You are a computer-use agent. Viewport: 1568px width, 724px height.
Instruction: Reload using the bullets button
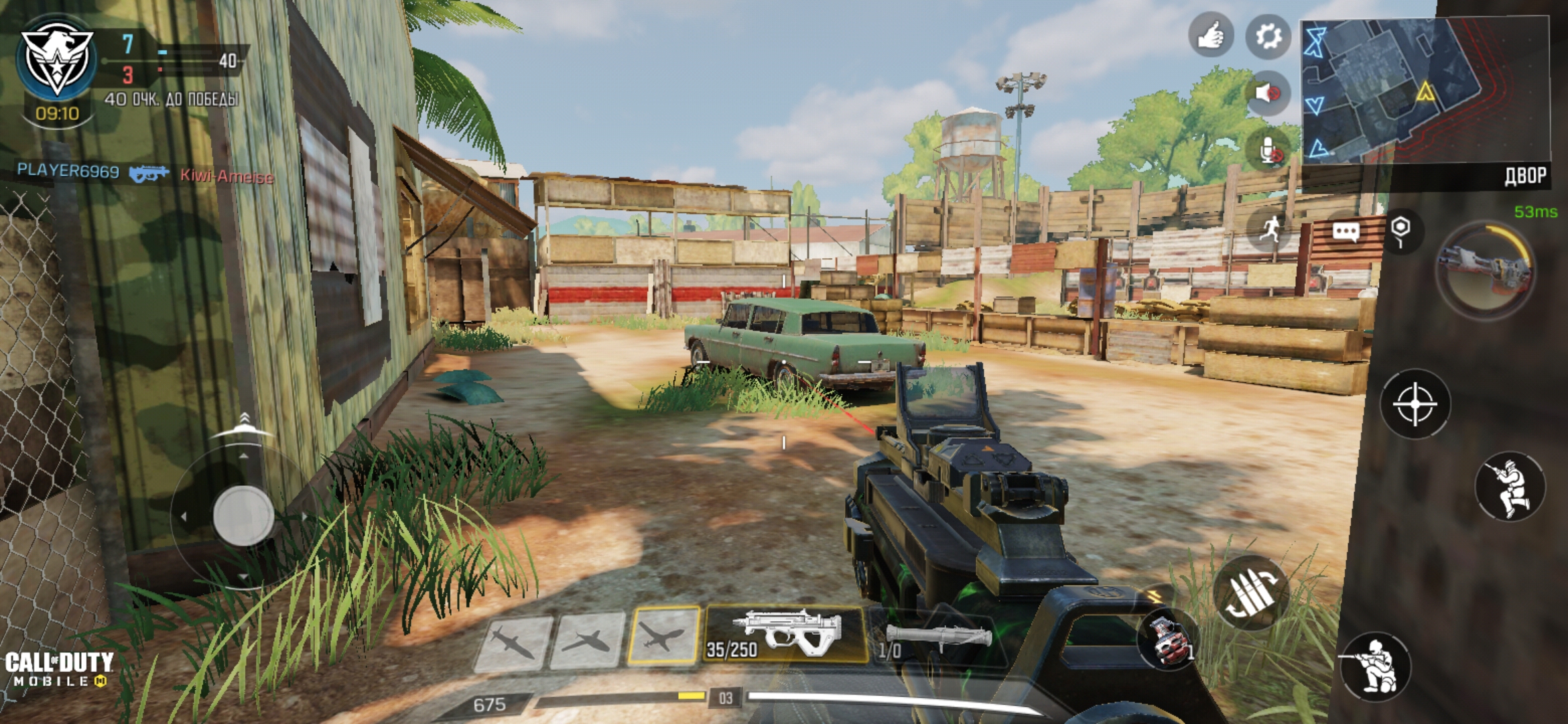[1250, 593]
